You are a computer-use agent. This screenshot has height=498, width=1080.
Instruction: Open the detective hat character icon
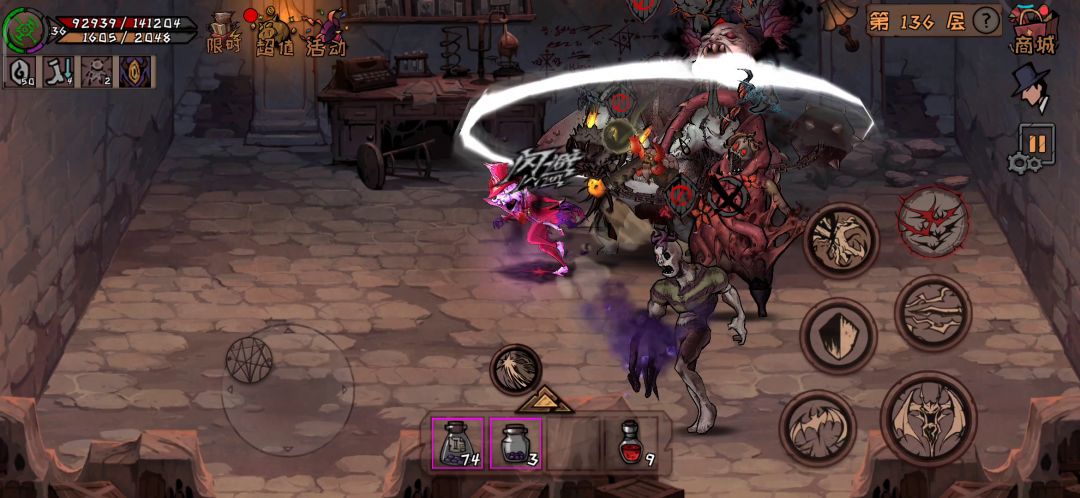1029,88
